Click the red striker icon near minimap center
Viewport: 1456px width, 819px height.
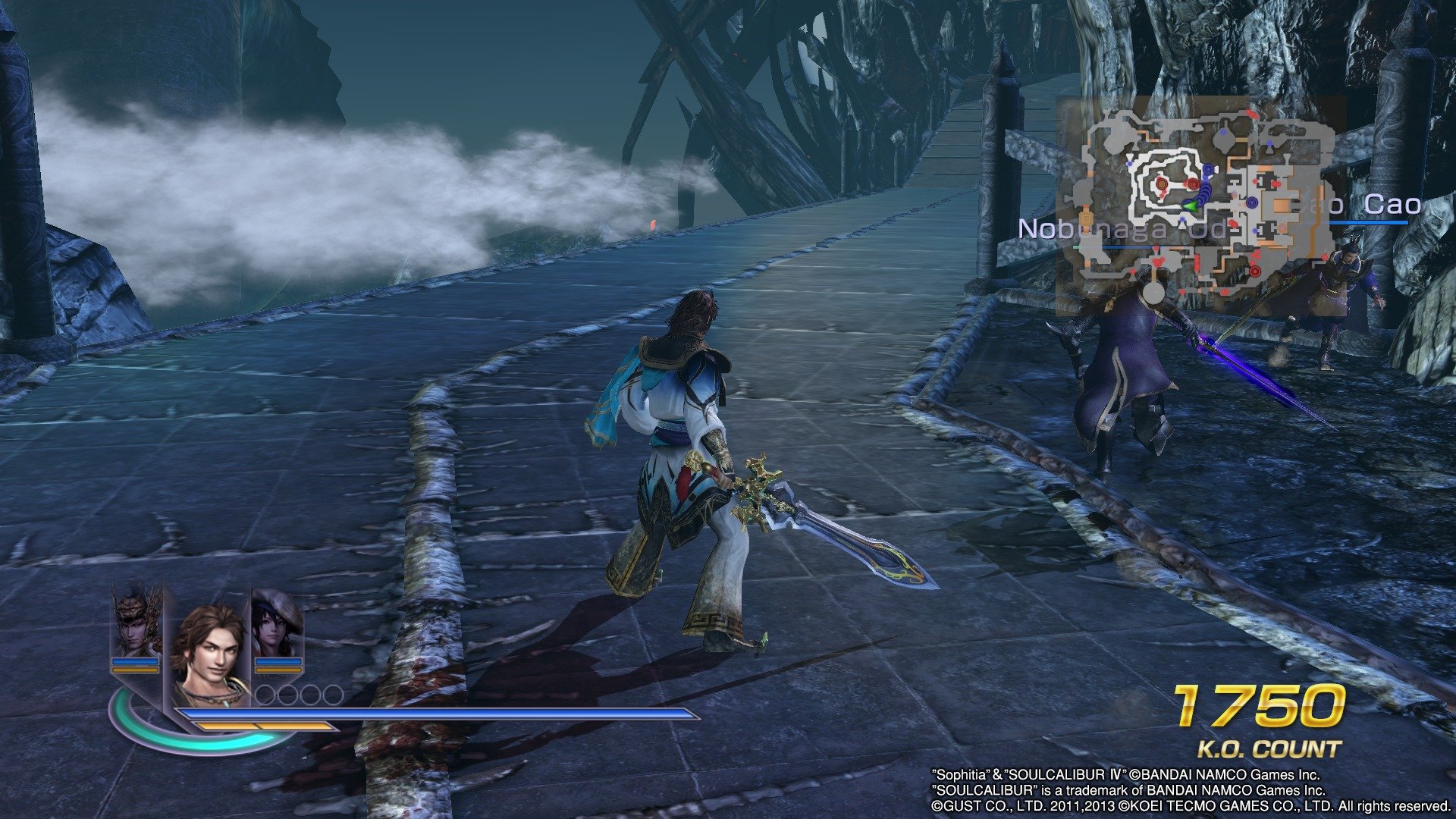[x=1194, y=184]
